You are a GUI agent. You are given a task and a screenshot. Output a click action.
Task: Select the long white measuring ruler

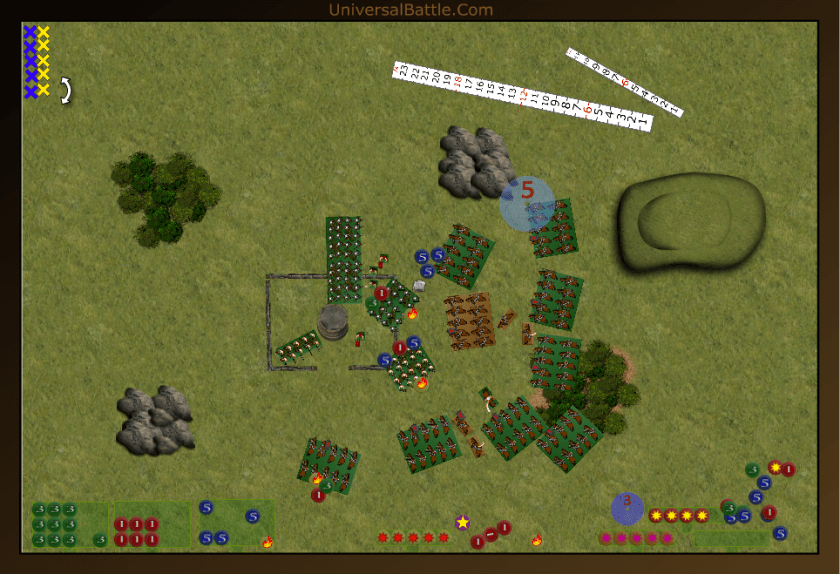(x=523, y=97)
